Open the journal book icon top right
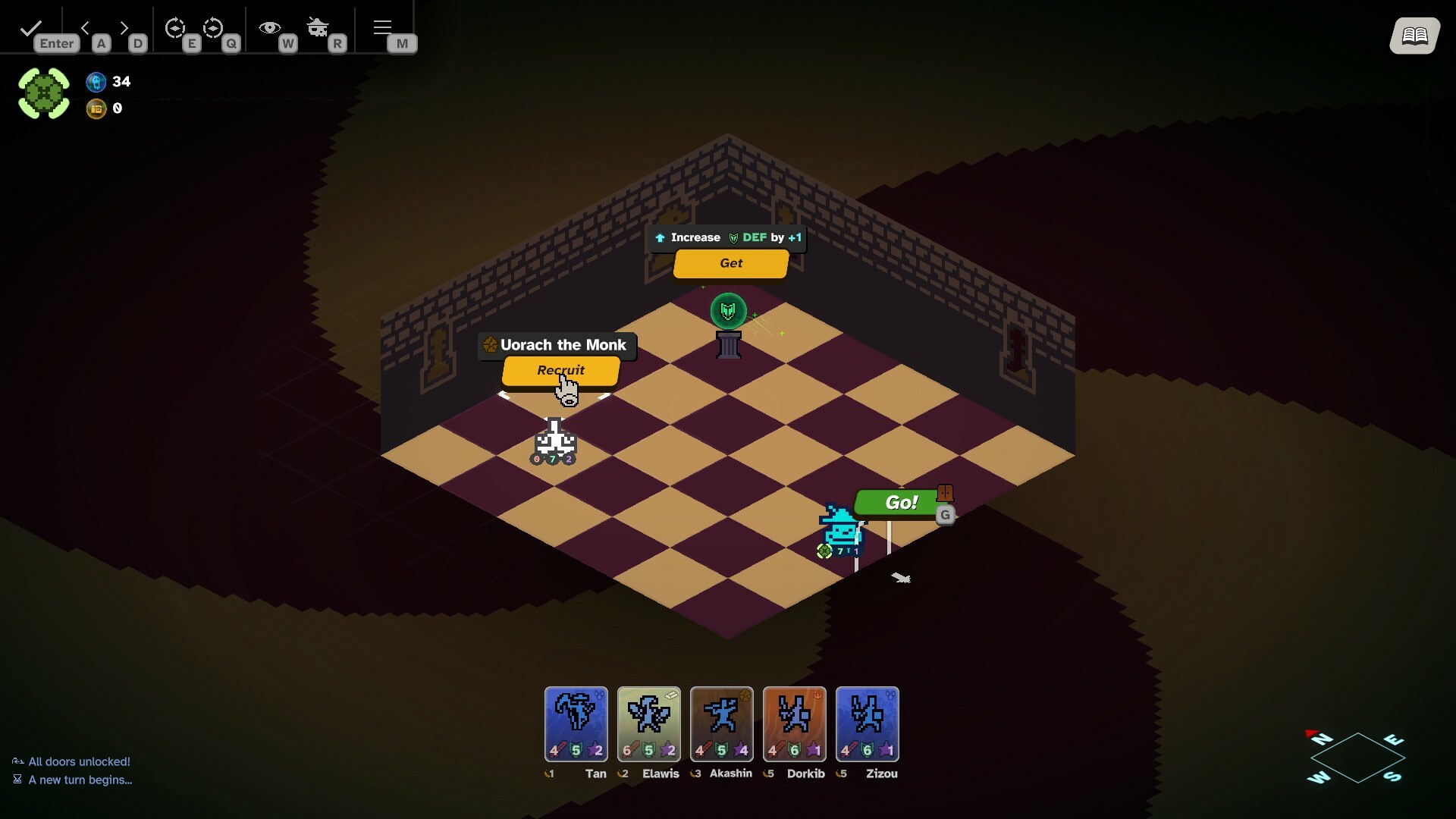This screenshot has height=819, width=1456. [1415, 35]
